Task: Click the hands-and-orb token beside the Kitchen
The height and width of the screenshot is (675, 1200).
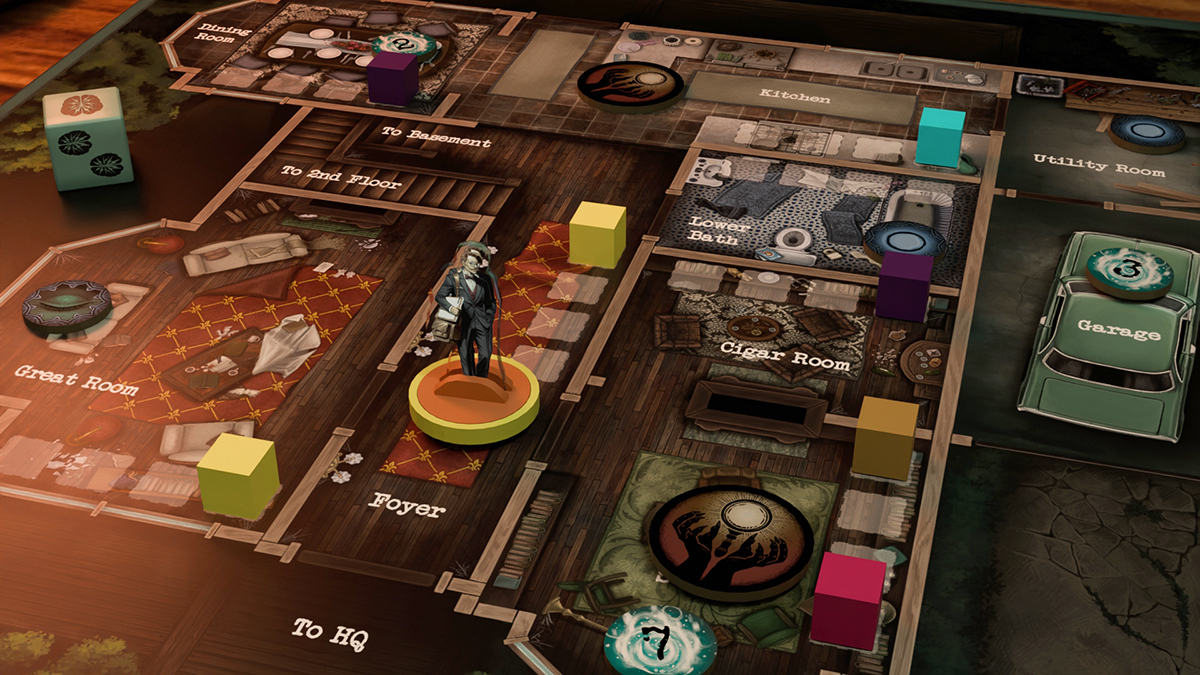Action: pos(630,83)
